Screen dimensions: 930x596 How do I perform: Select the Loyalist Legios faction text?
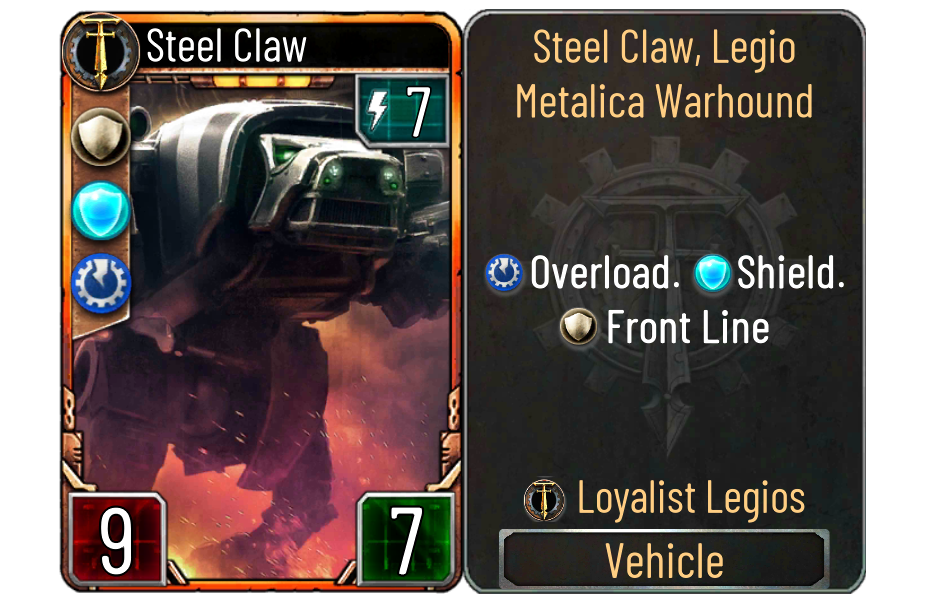[x=691, y=498]
